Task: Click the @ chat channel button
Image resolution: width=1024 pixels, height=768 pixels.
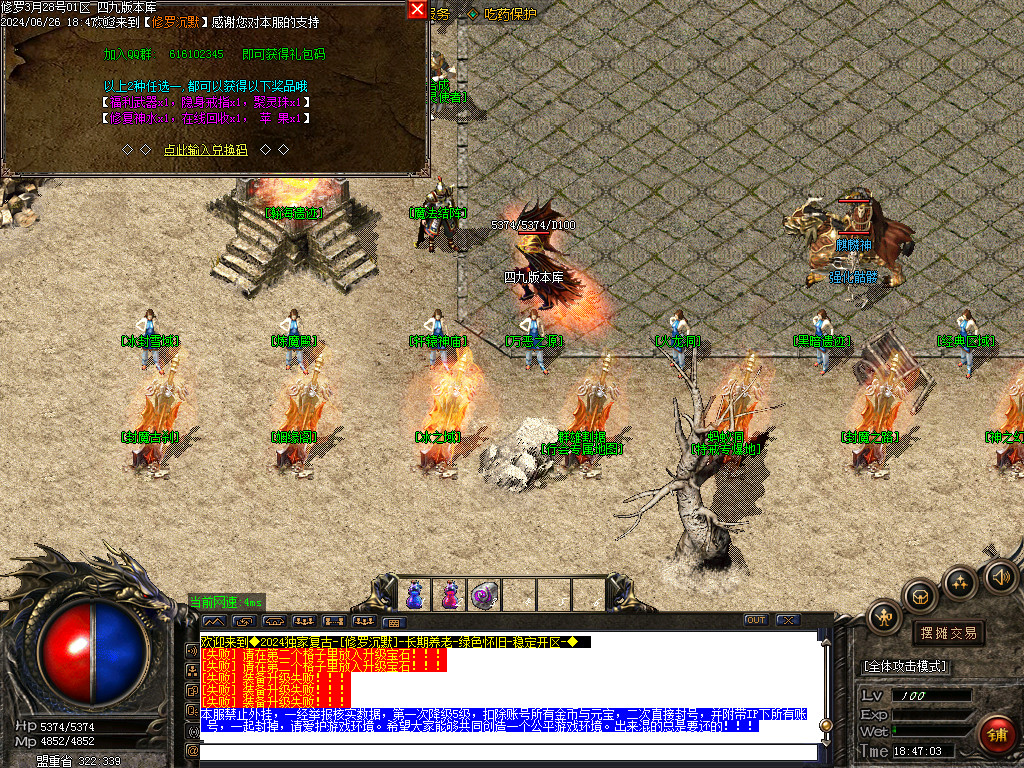Action: pos(192,750)
